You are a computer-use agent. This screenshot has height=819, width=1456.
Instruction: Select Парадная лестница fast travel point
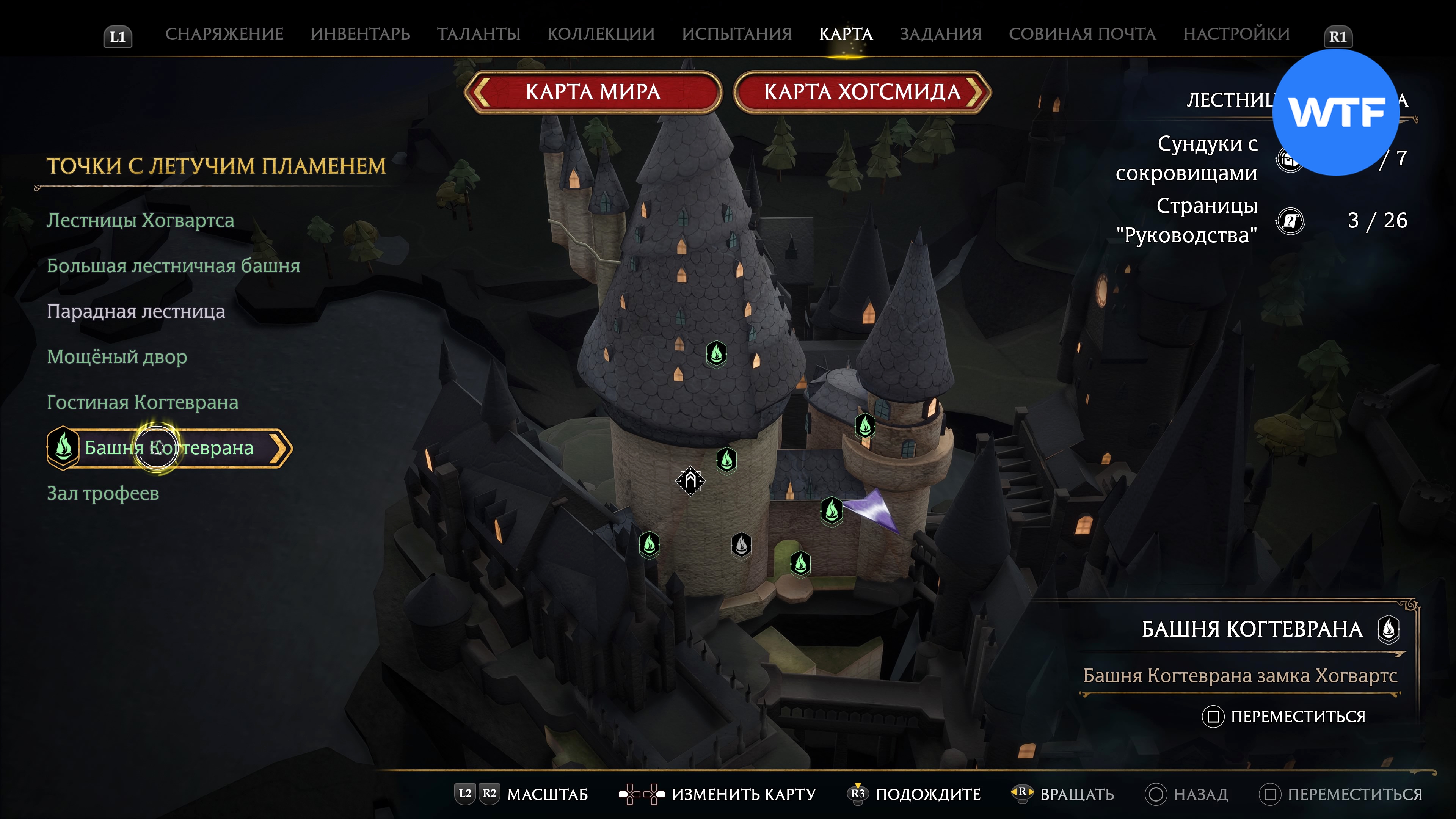click(x=136, y=311)
